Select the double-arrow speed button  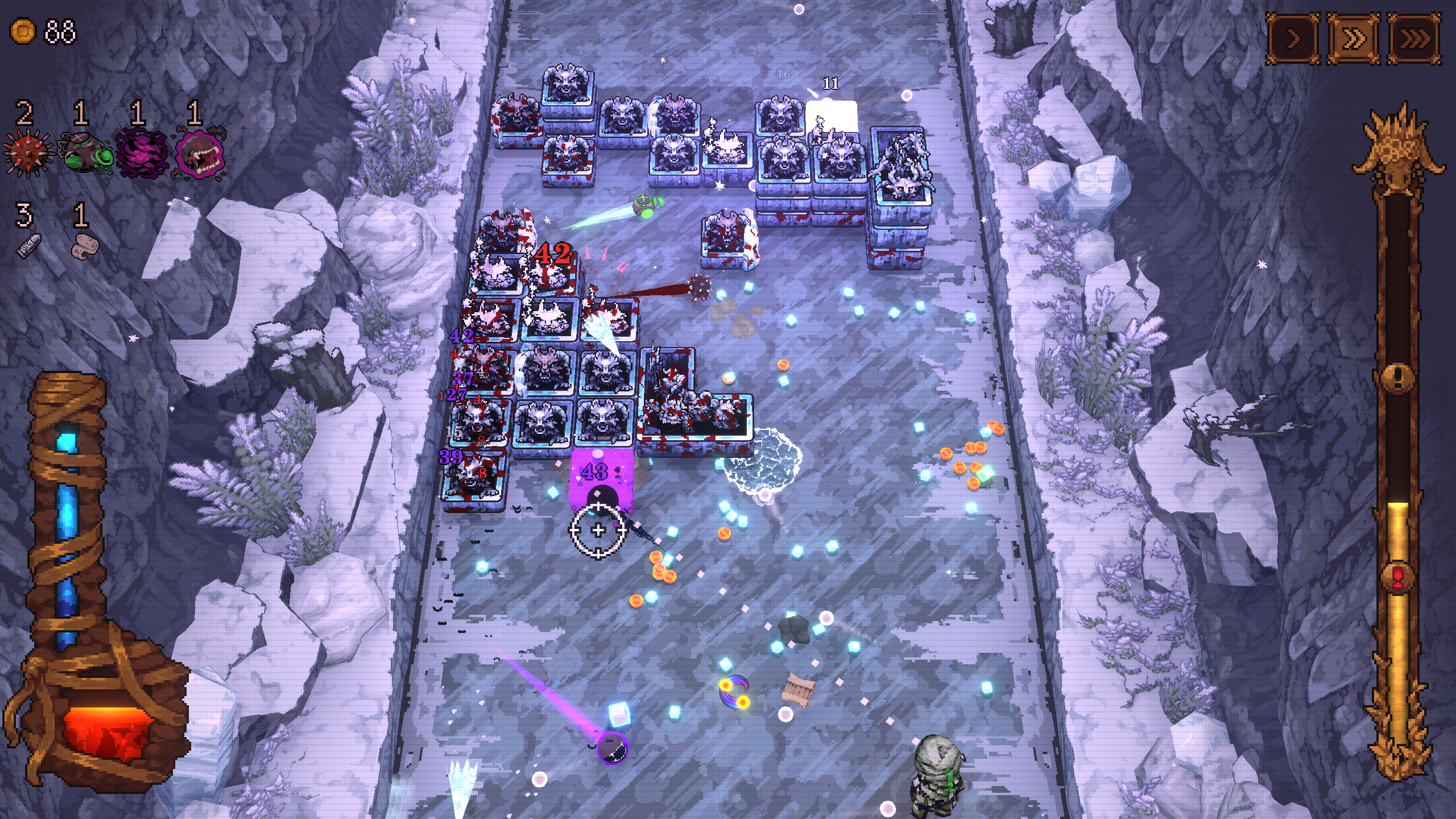coord(1354,39)
